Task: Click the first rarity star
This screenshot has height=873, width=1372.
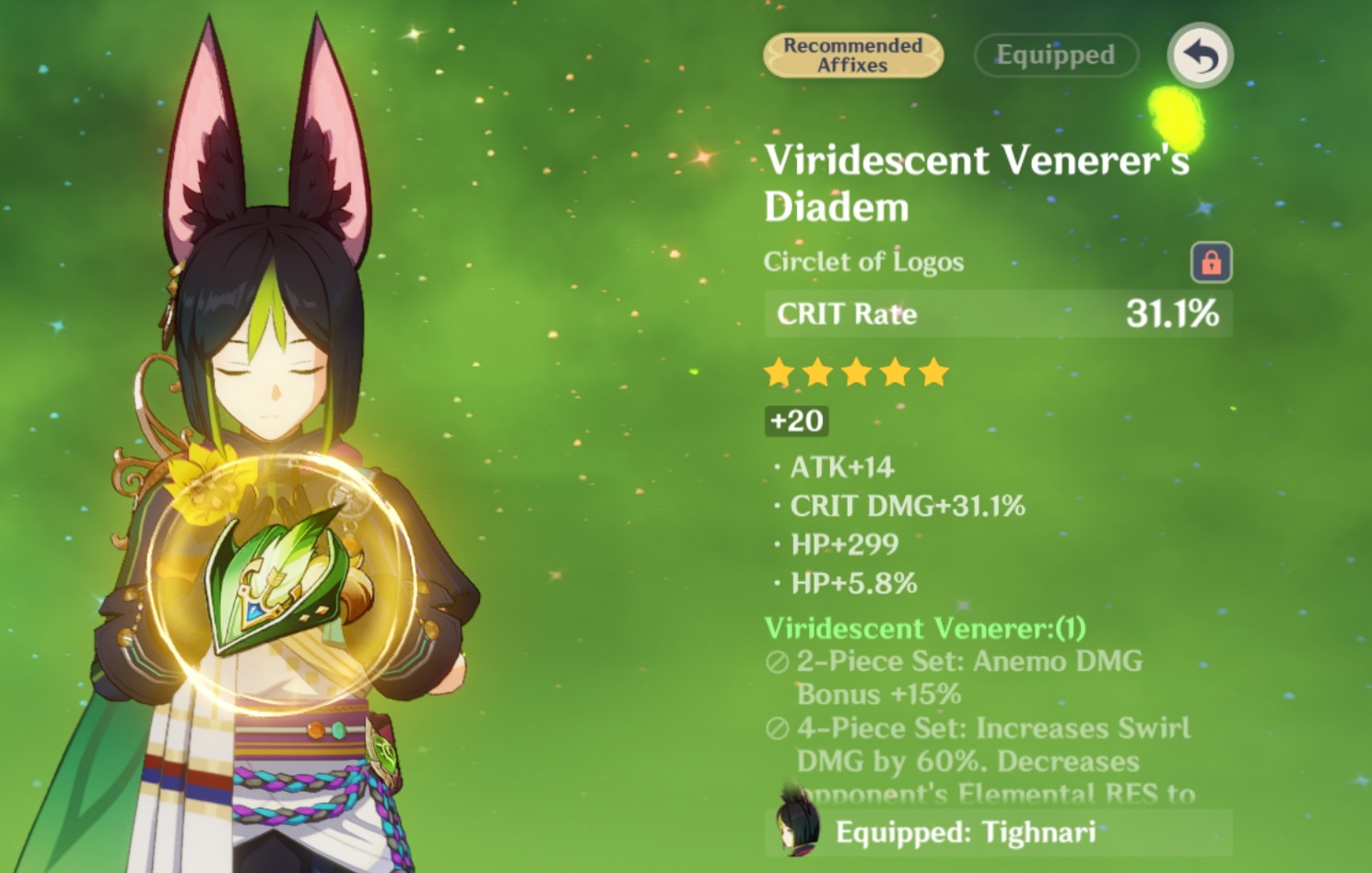Action: 780,372
